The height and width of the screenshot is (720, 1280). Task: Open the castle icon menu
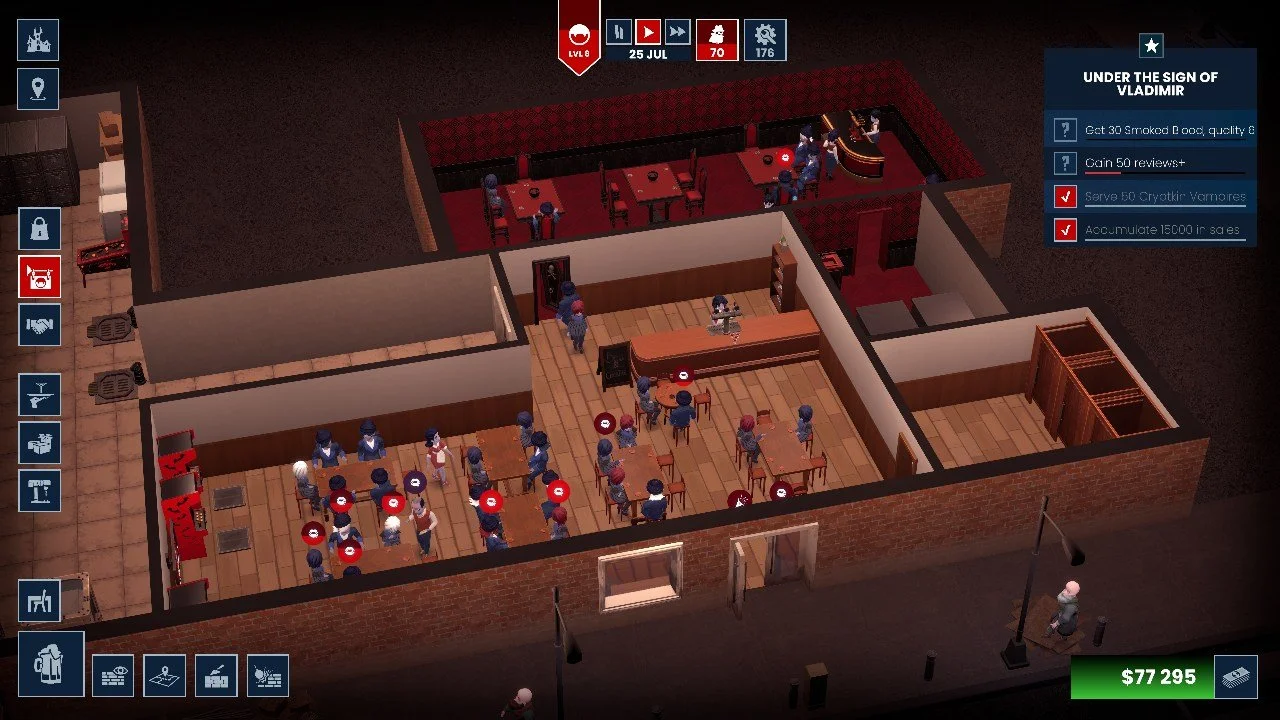(38, 40)
